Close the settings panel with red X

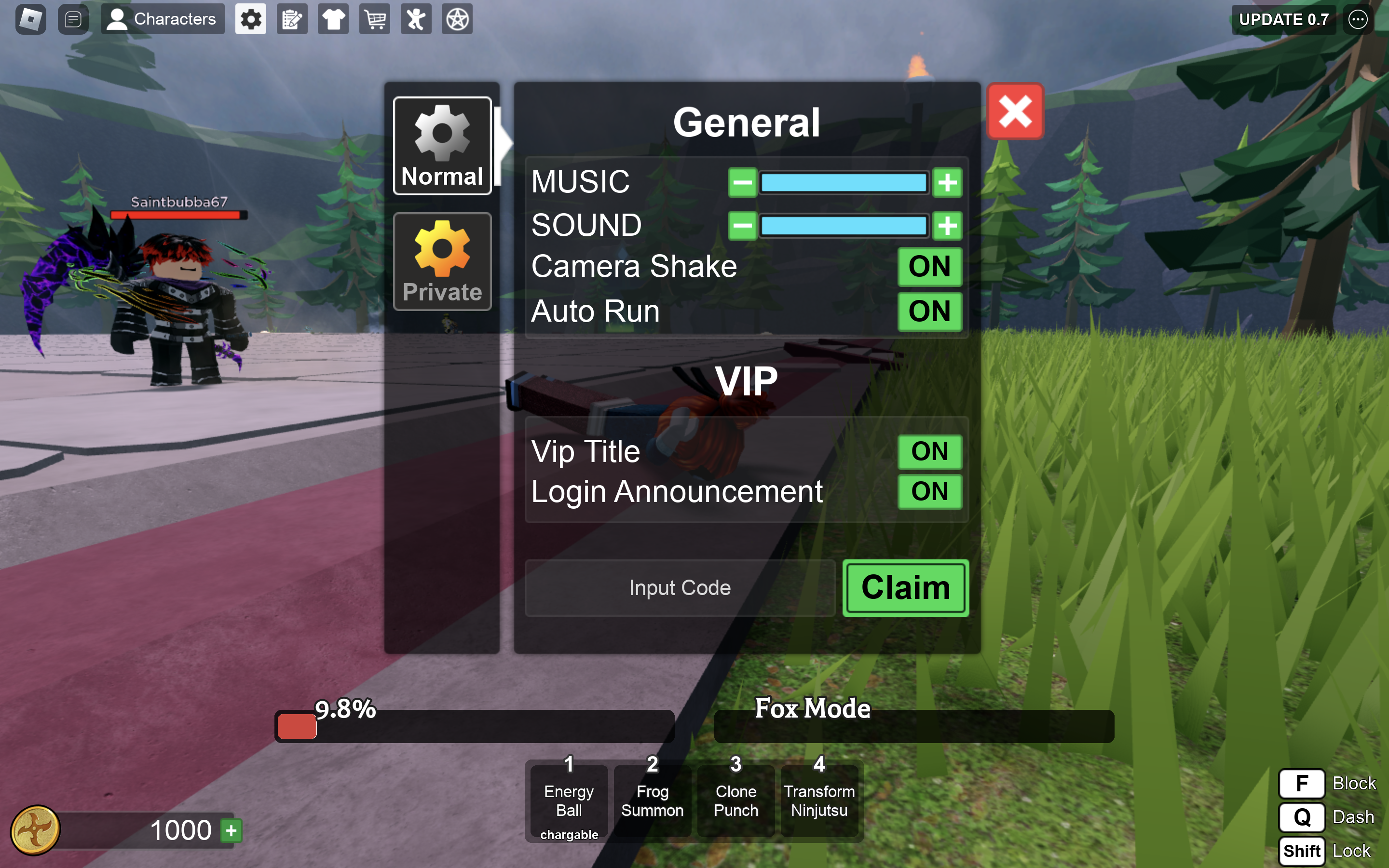[1015, 111]
